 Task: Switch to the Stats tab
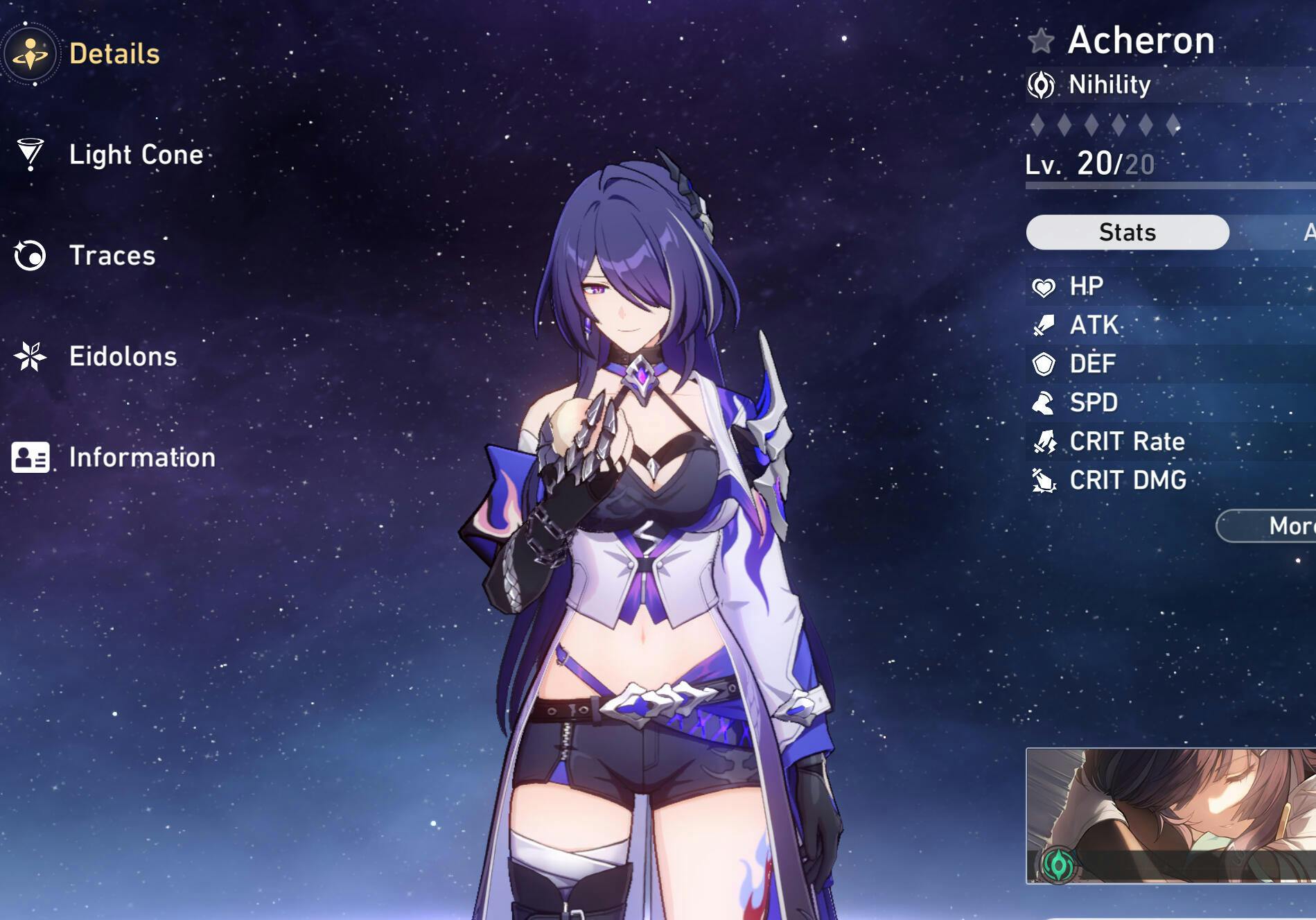pyautogui.click(x=1127, y=232)
